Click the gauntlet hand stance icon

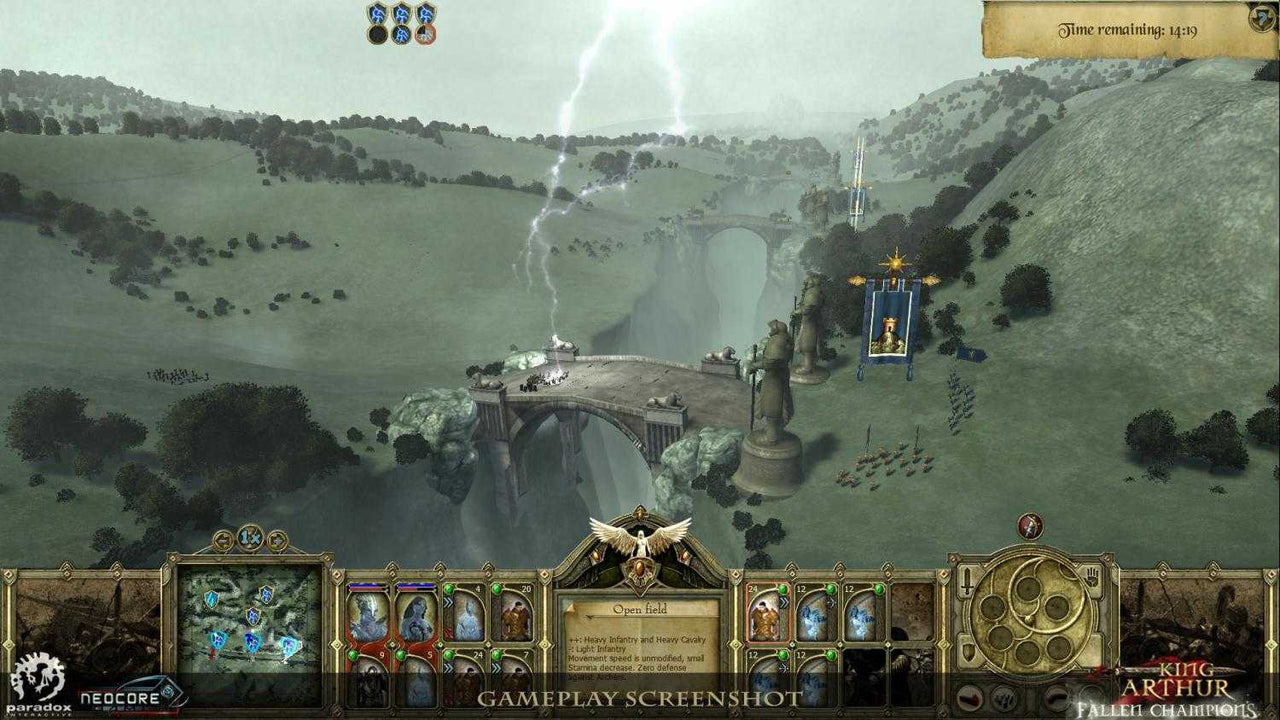[x=1092, y=577]
